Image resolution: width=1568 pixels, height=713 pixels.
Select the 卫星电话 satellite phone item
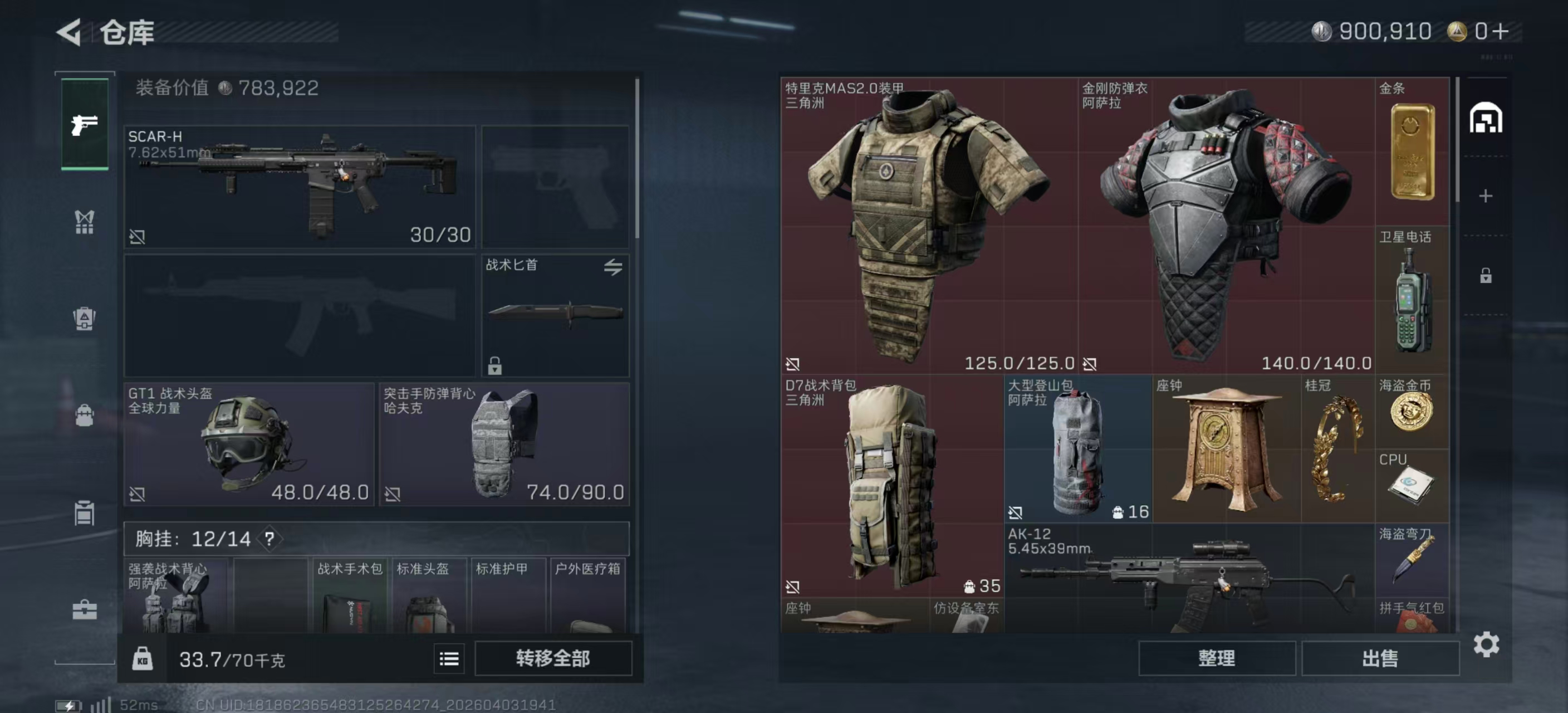coord(1412,300)
